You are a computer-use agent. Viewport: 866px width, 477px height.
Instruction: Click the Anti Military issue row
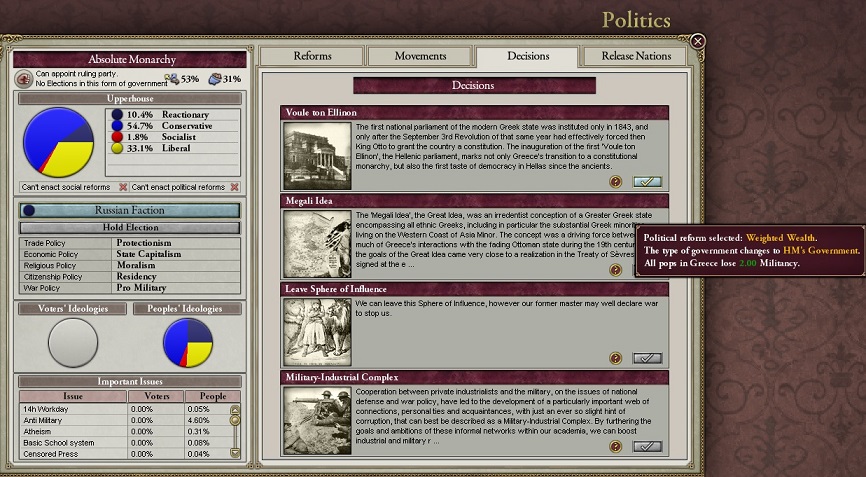(72, 420)
